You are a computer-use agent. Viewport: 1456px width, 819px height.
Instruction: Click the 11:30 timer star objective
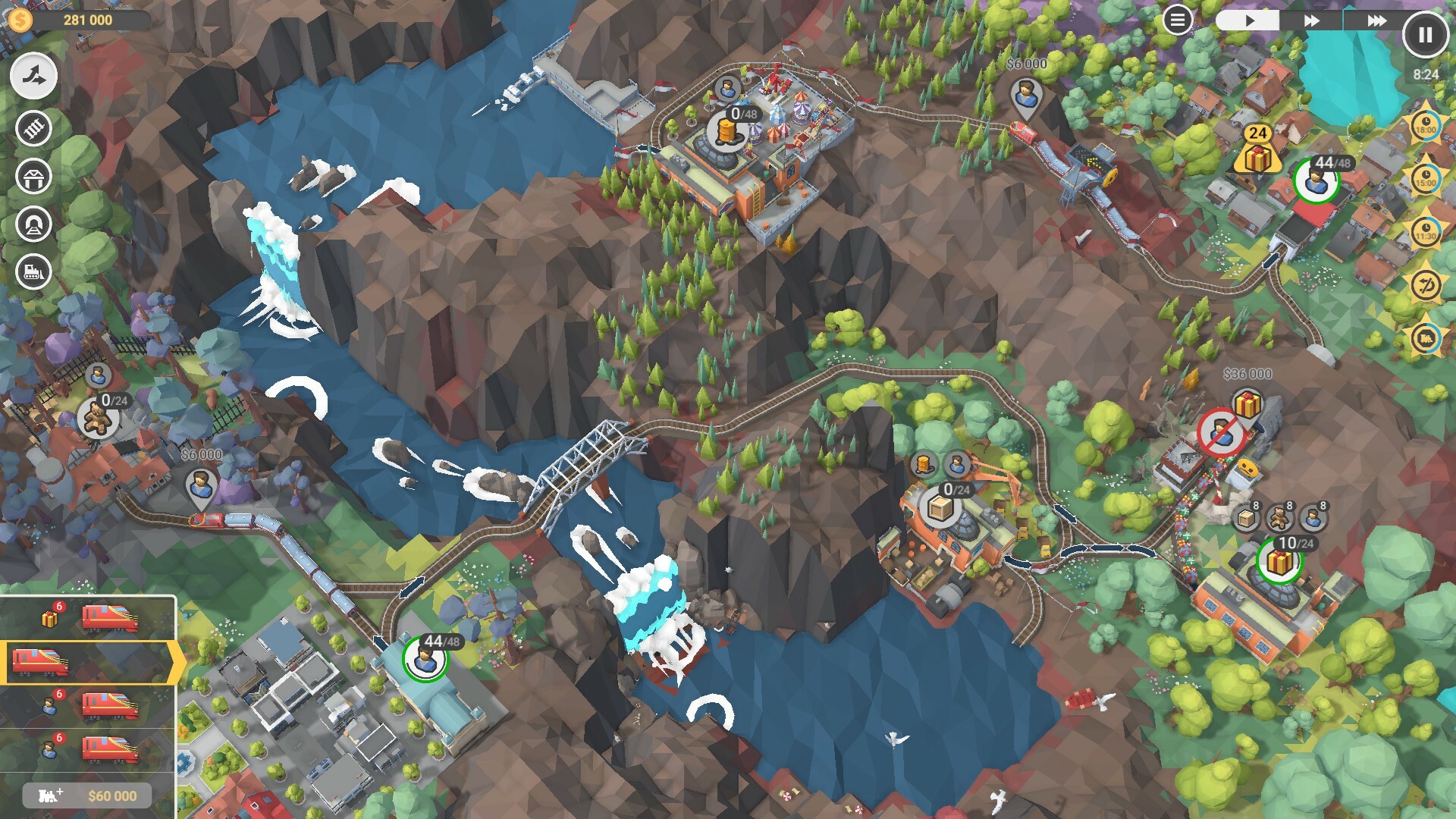tap(1426, 227)
